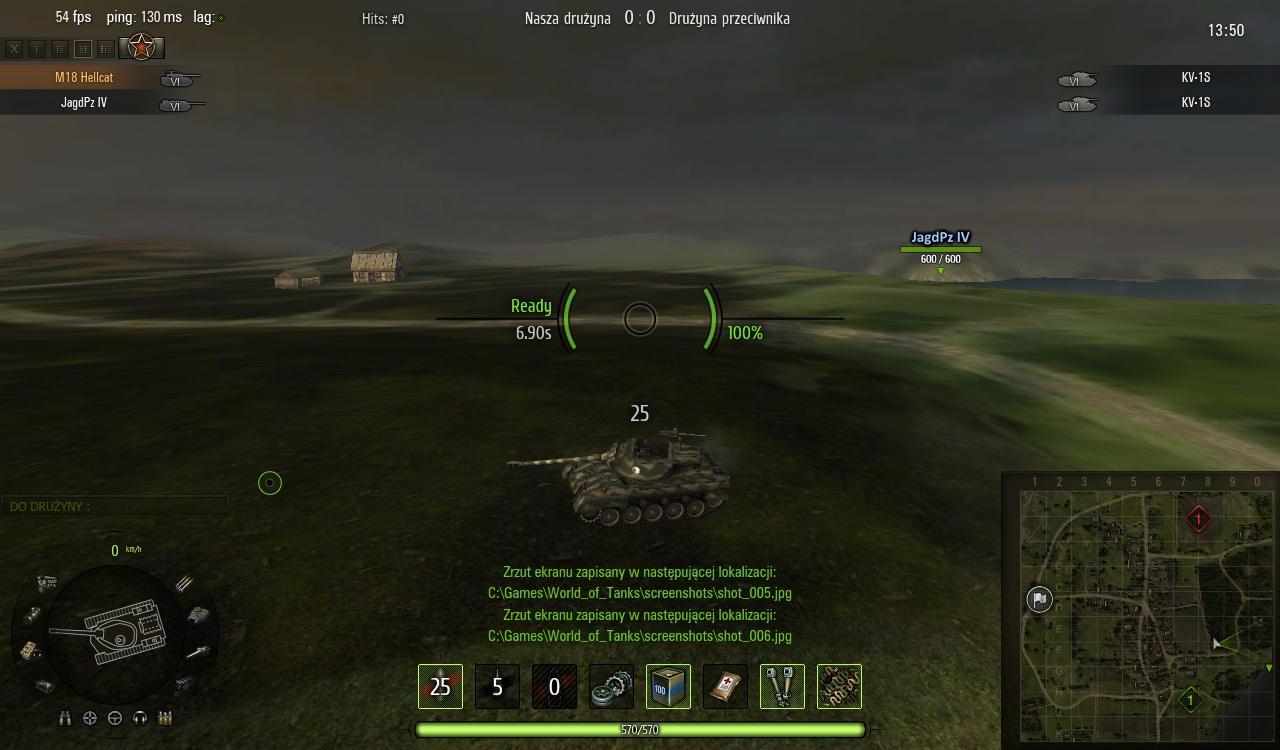Click the red enemy base marker on minimap
This screenshot has width=1280, height=750.
(1198, 519)
